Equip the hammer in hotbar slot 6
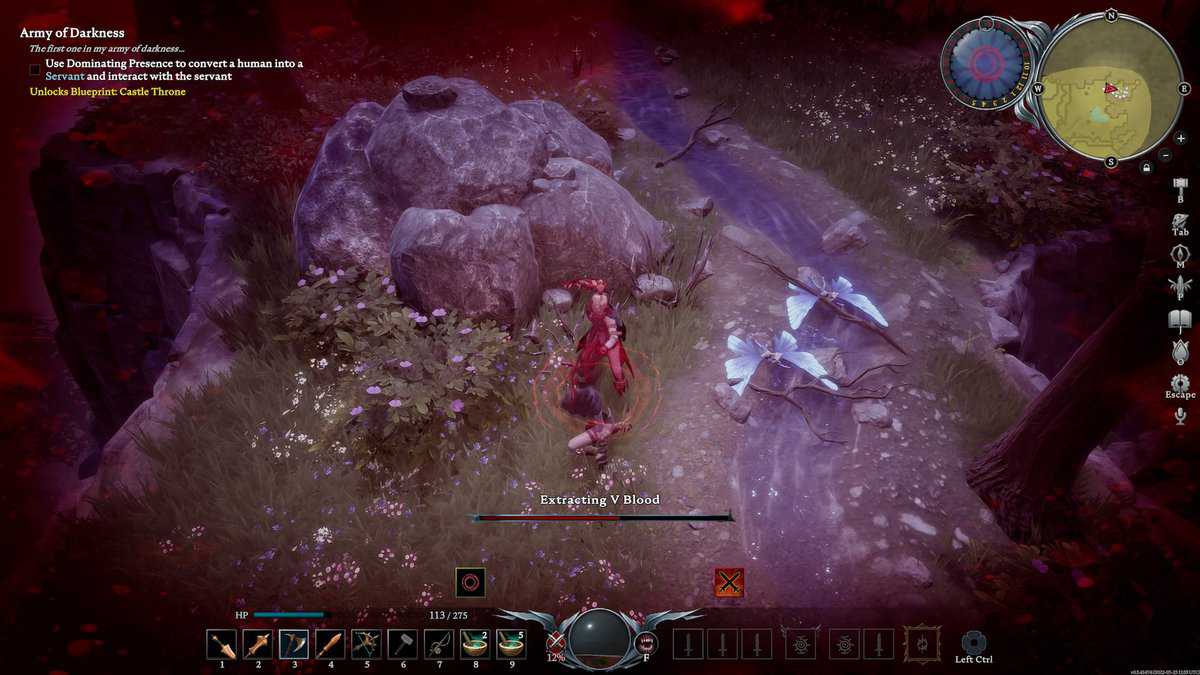Image resolution: width=1200 pixels, height=675 pixels. pyautogui.click(x=402, y=644)
